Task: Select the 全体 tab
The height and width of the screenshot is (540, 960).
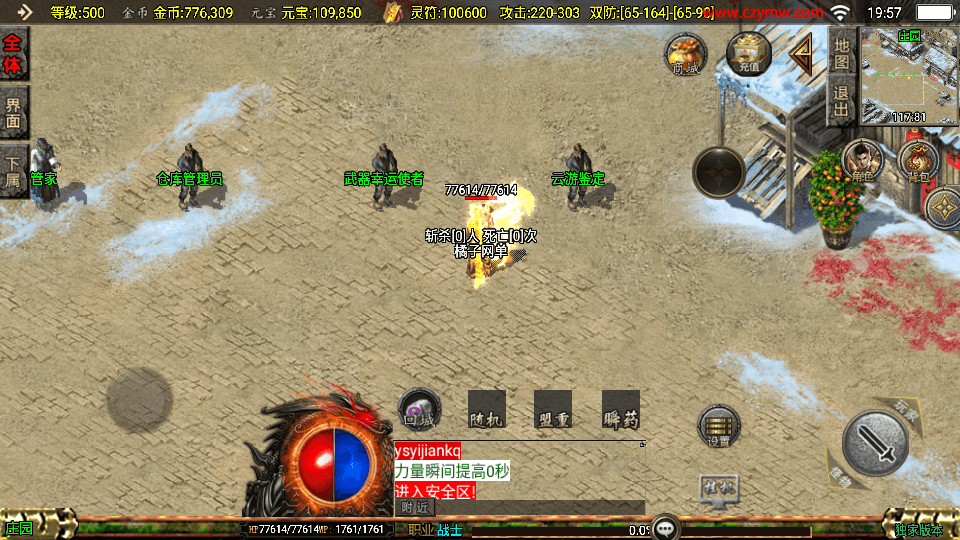Action: click(x=14, y=54)
